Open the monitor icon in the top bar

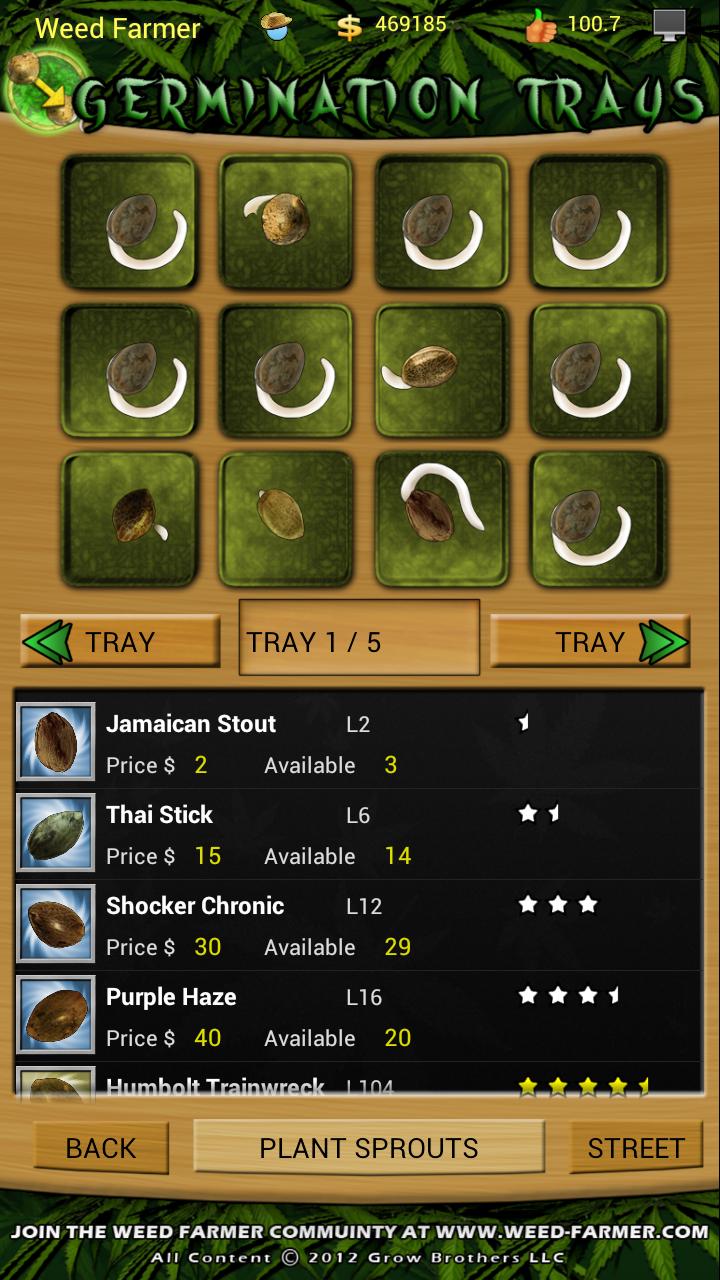click(x=670, y=25)
